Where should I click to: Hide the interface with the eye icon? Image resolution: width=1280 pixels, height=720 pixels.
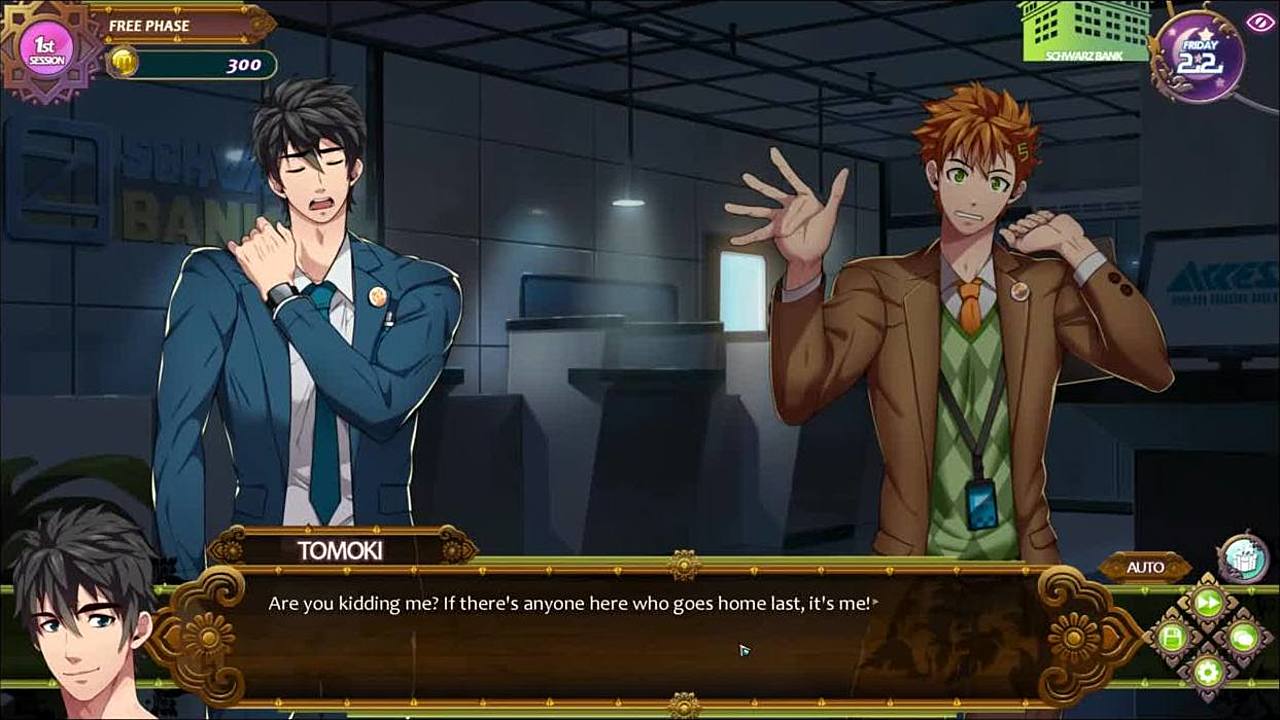[1259, 22]
